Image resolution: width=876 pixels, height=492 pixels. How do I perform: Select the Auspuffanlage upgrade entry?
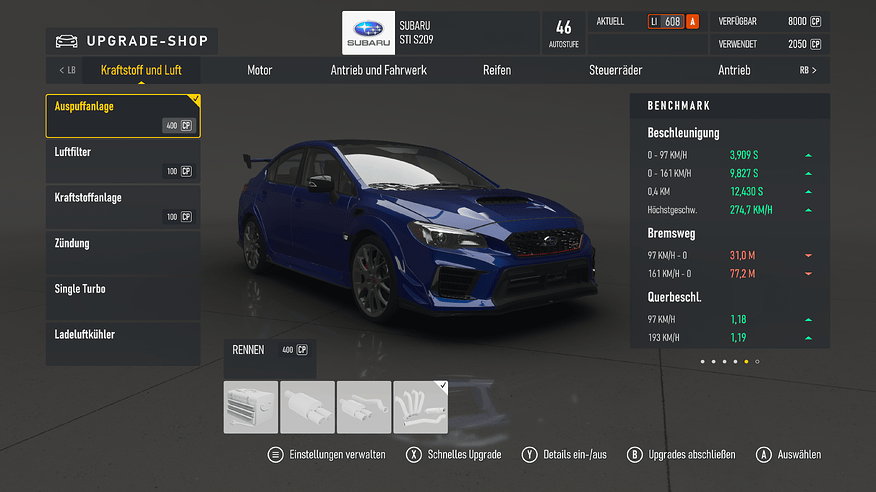coord(122,115)
